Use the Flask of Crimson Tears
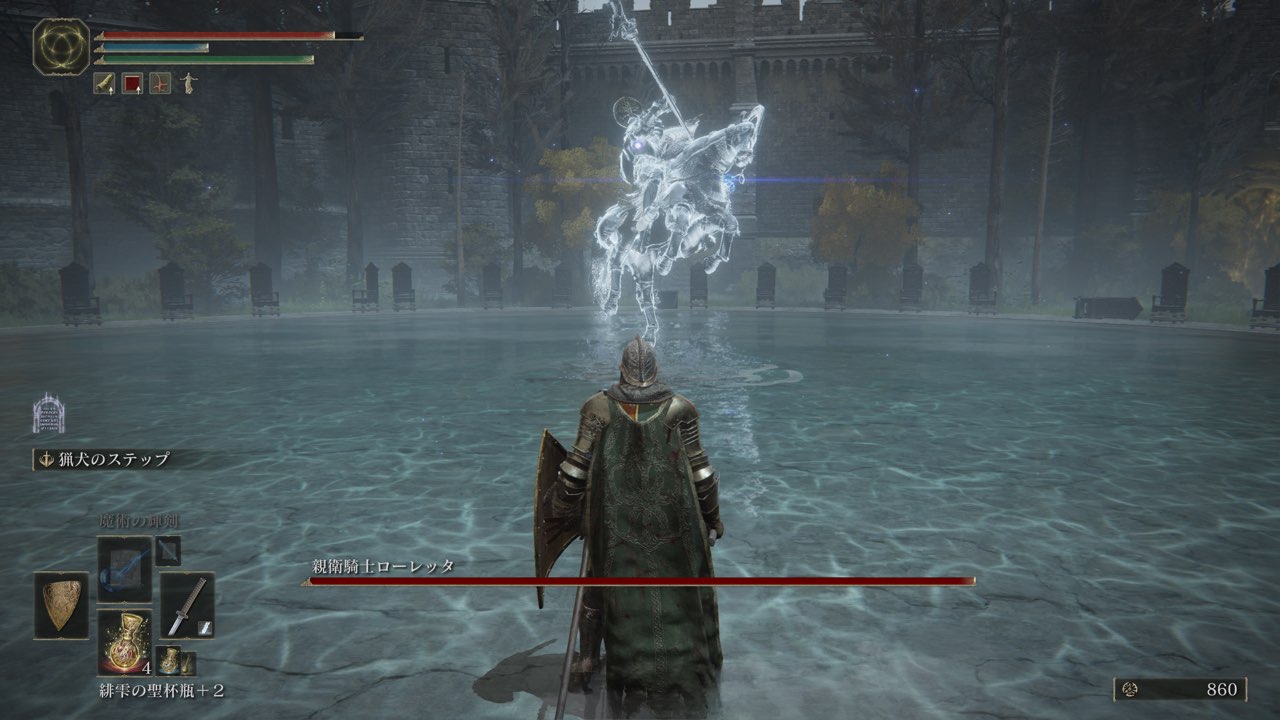 point(124,642)
